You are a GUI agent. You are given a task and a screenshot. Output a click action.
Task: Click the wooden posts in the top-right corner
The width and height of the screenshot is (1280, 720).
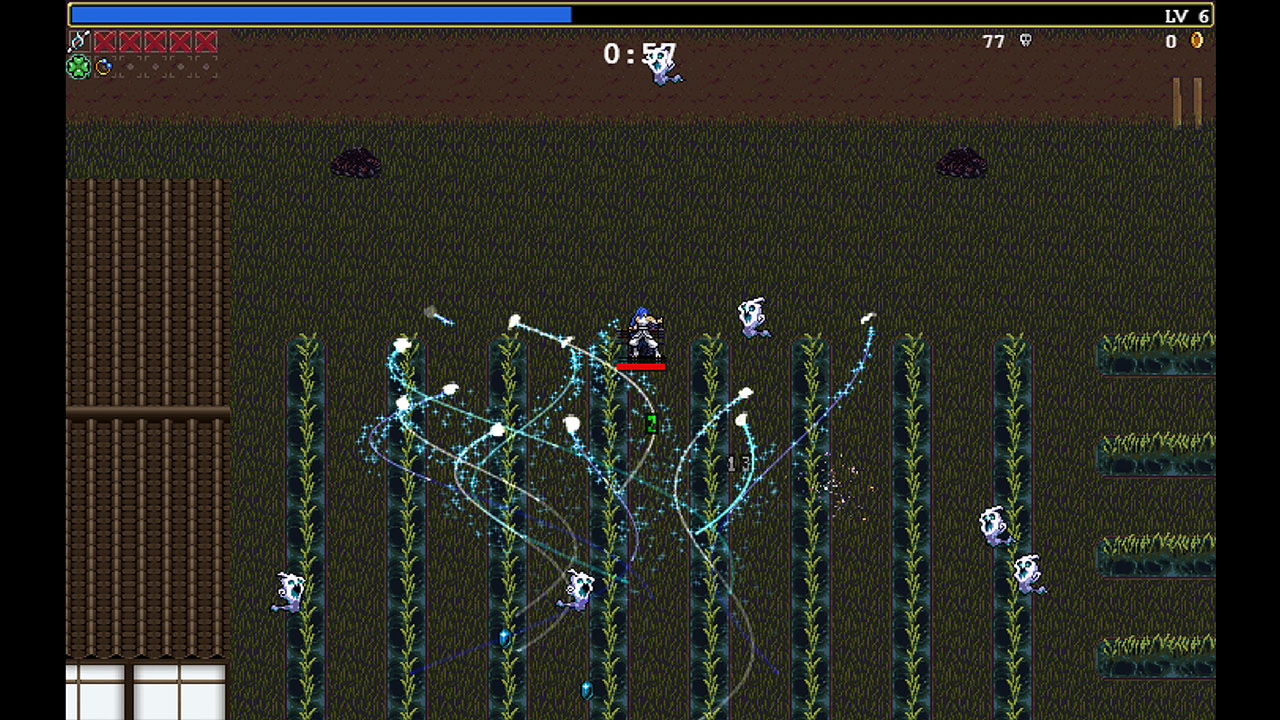pos(1189,95)
